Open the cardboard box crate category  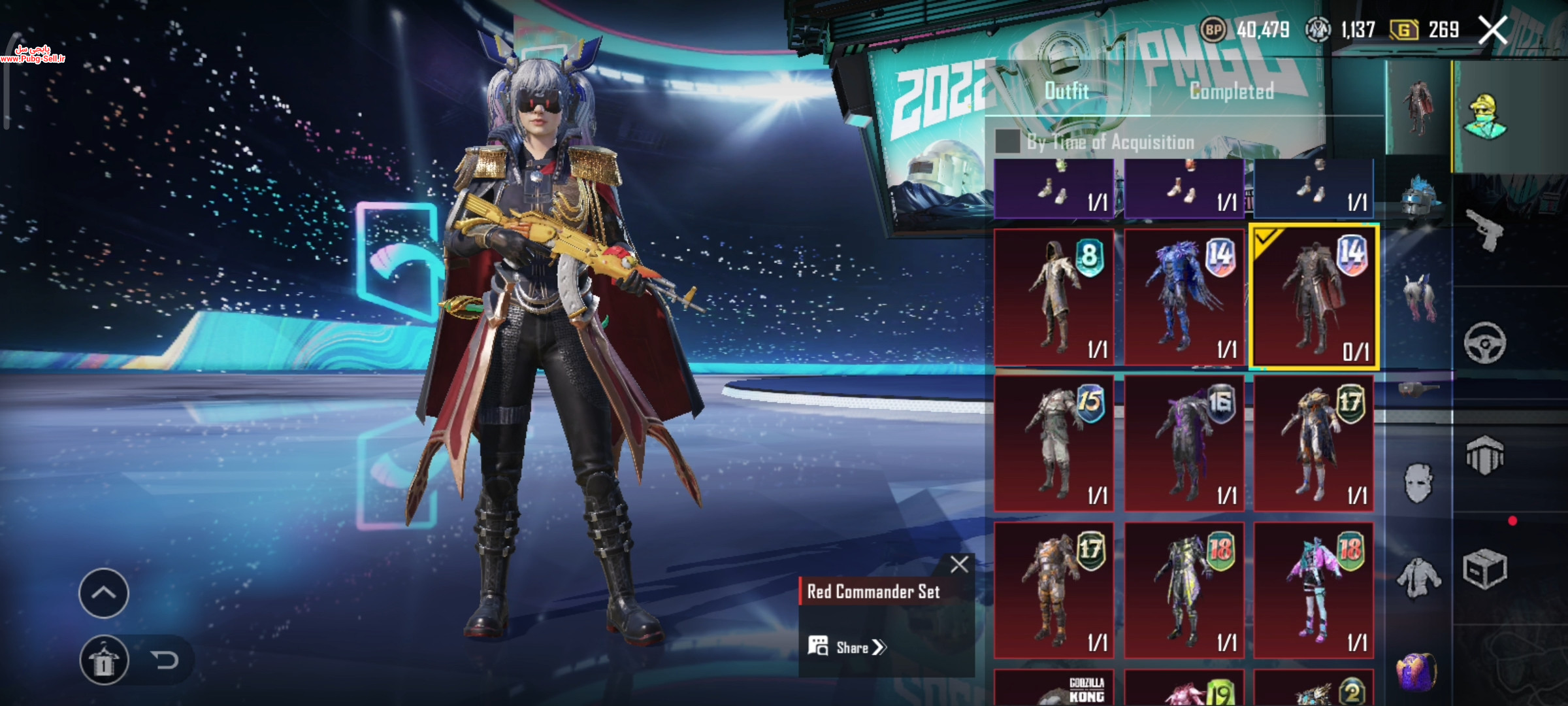click(x=1484, y=569)
